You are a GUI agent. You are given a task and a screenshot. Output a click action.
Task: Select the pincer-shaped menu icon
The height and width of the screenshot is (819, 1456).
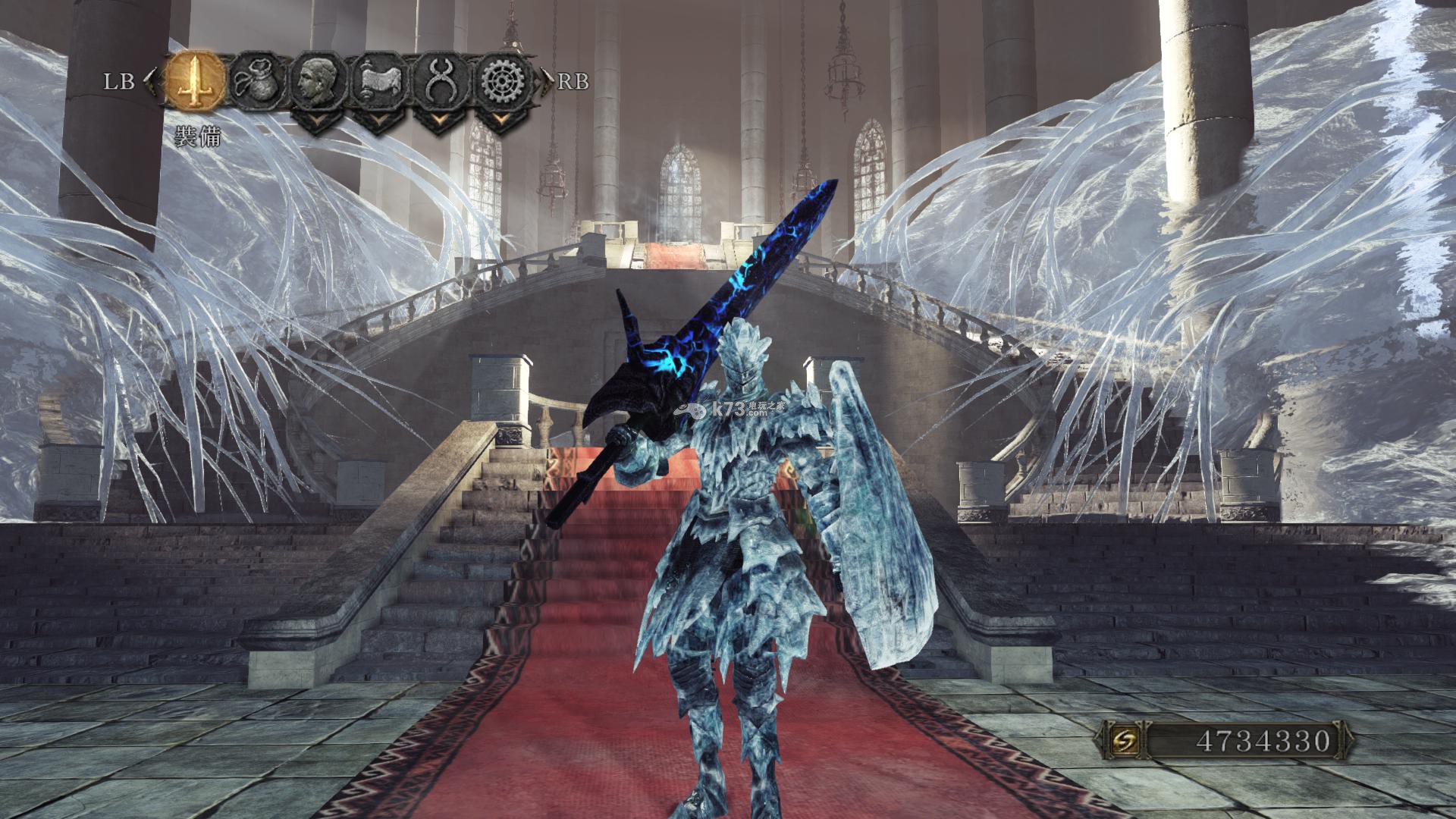tap(437, 80)
